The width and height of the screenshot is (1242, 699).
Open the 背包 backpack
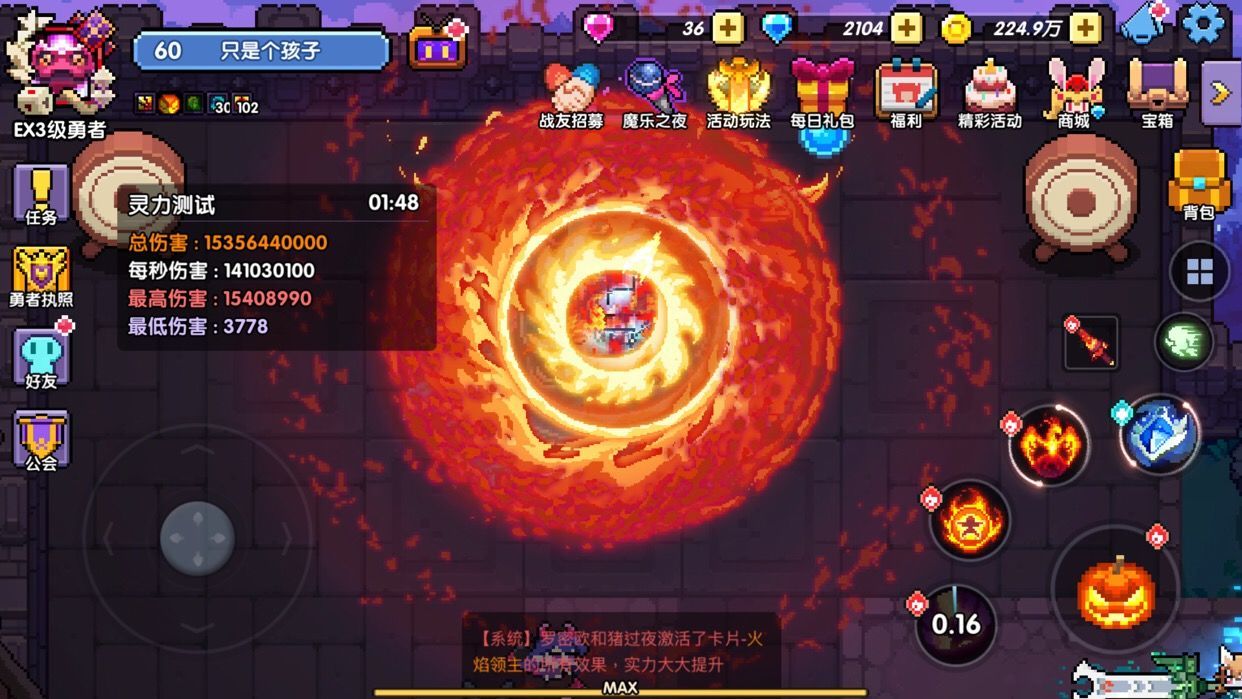[x=1198, y=183]
